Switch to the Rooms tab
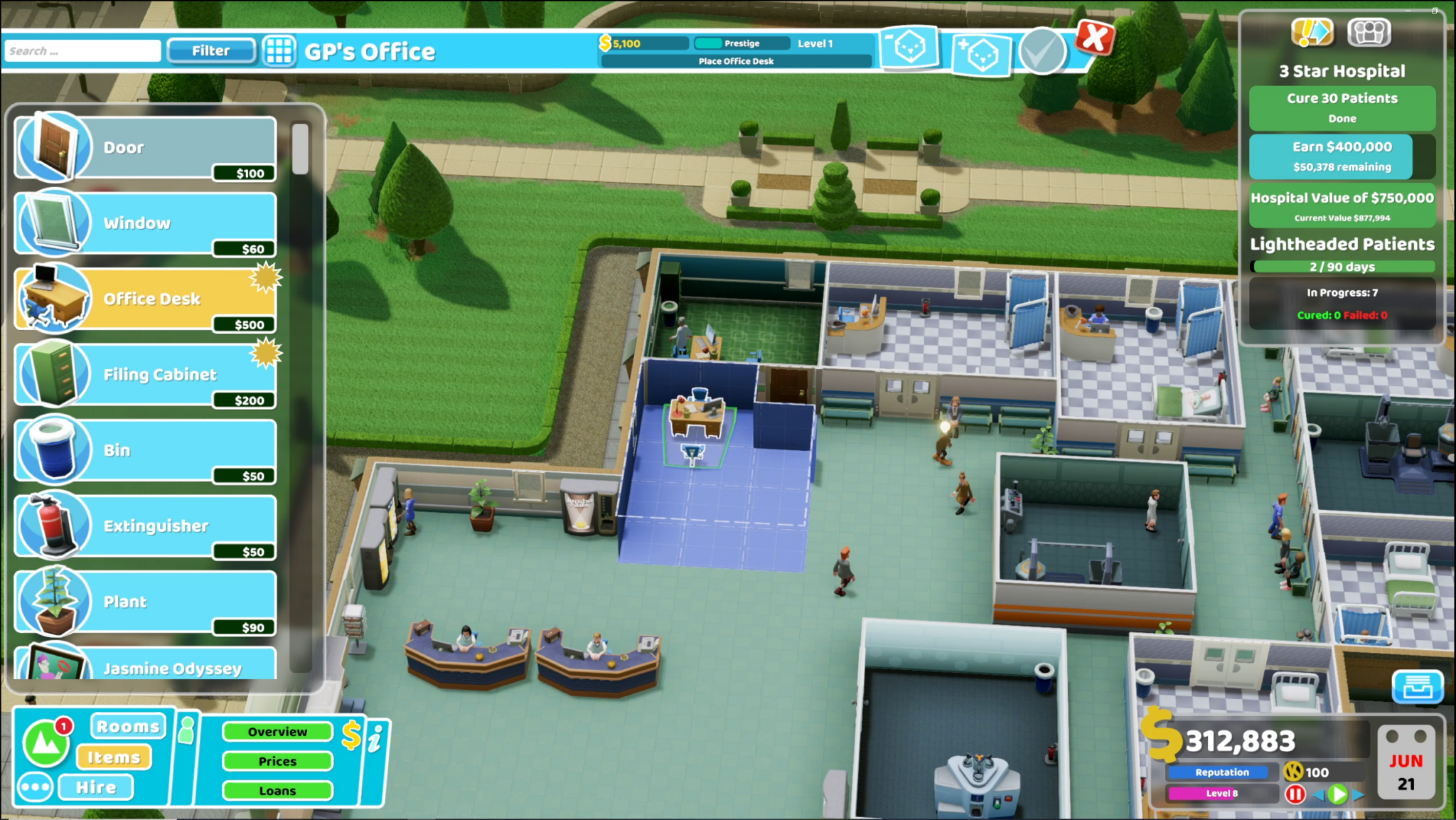The height and width of the screenshot is (820, 1456). [127, 725]
